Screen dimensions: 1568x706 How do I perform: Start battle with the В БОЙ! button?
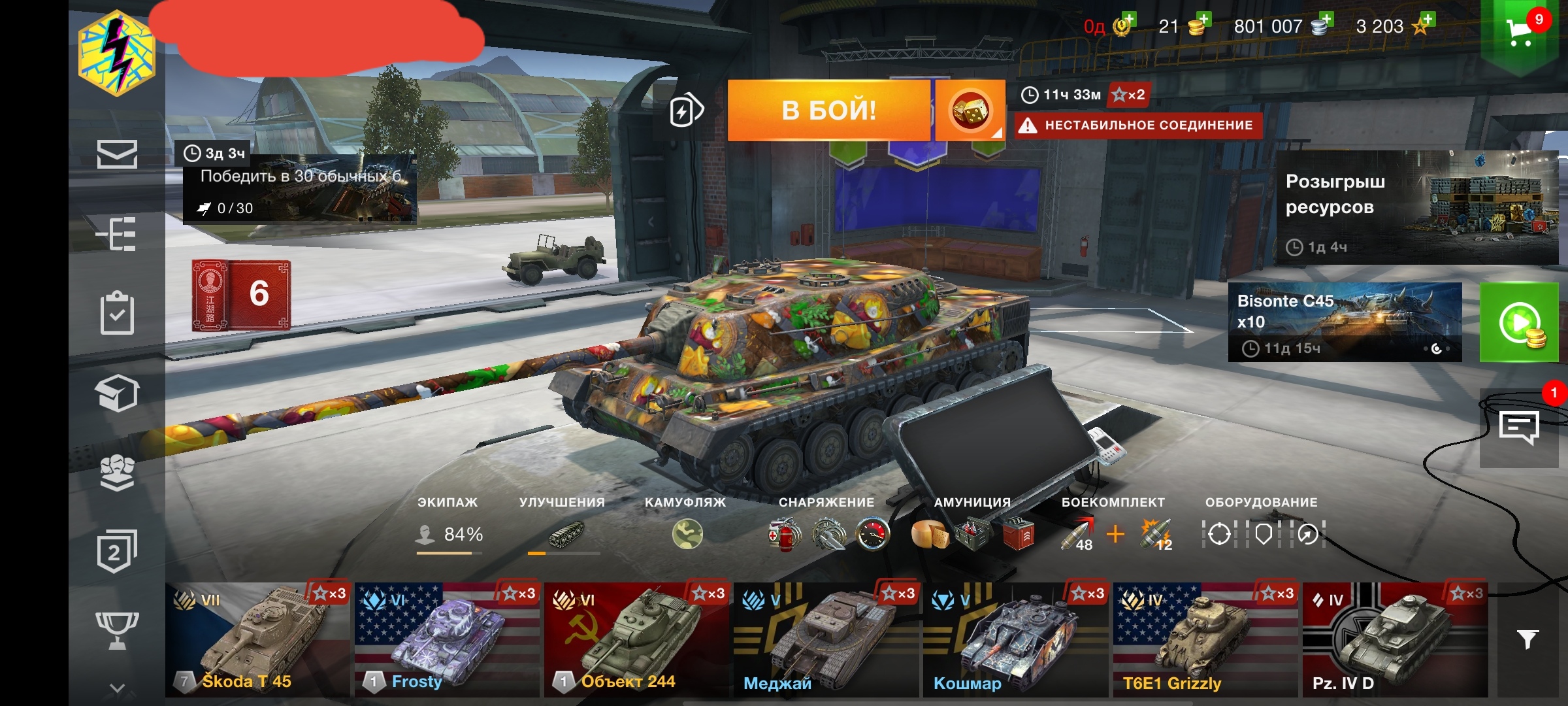[x=828, y=110]
